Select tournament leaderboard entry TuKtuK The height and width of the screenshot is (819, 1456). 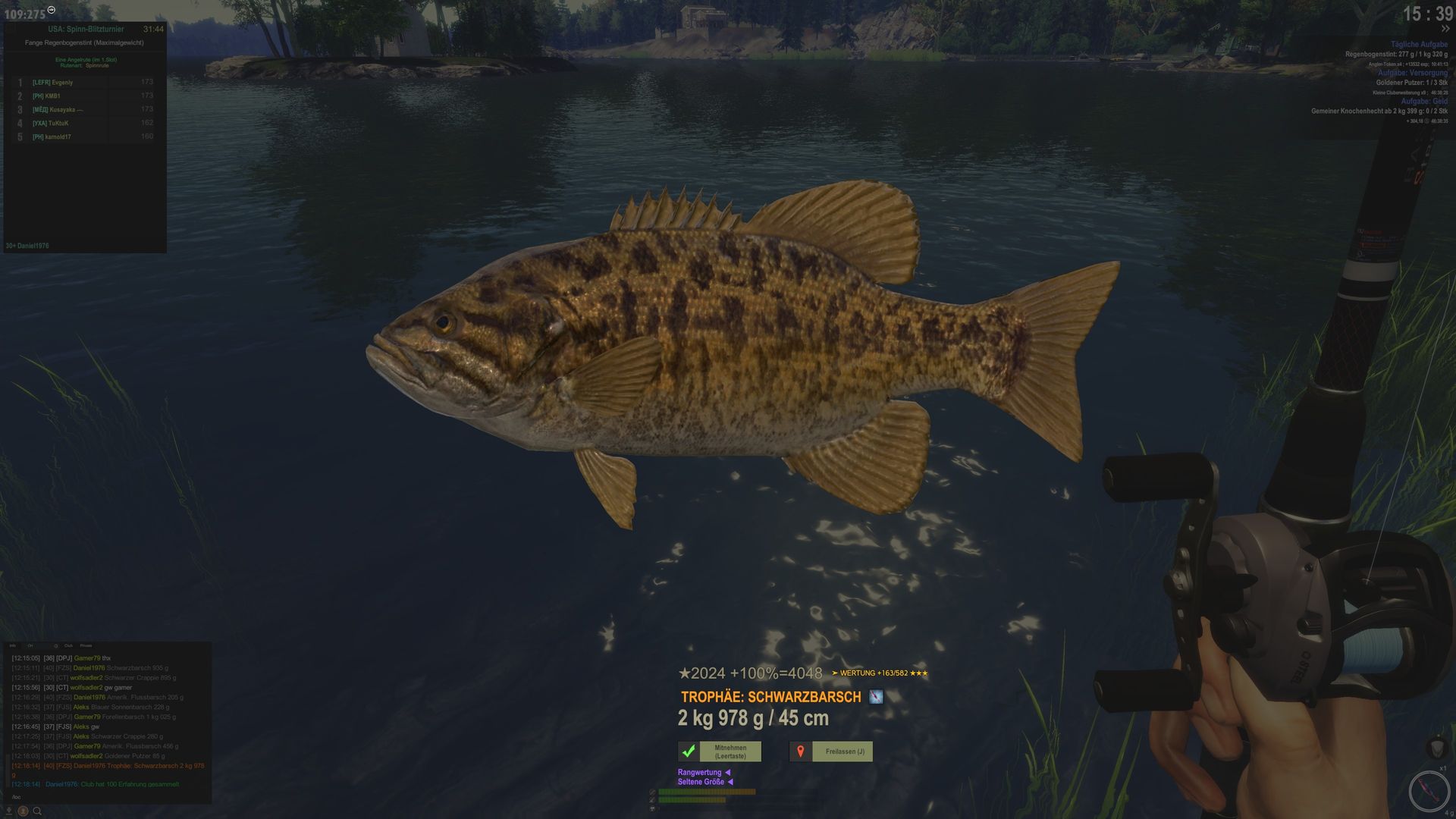(58, 124)
